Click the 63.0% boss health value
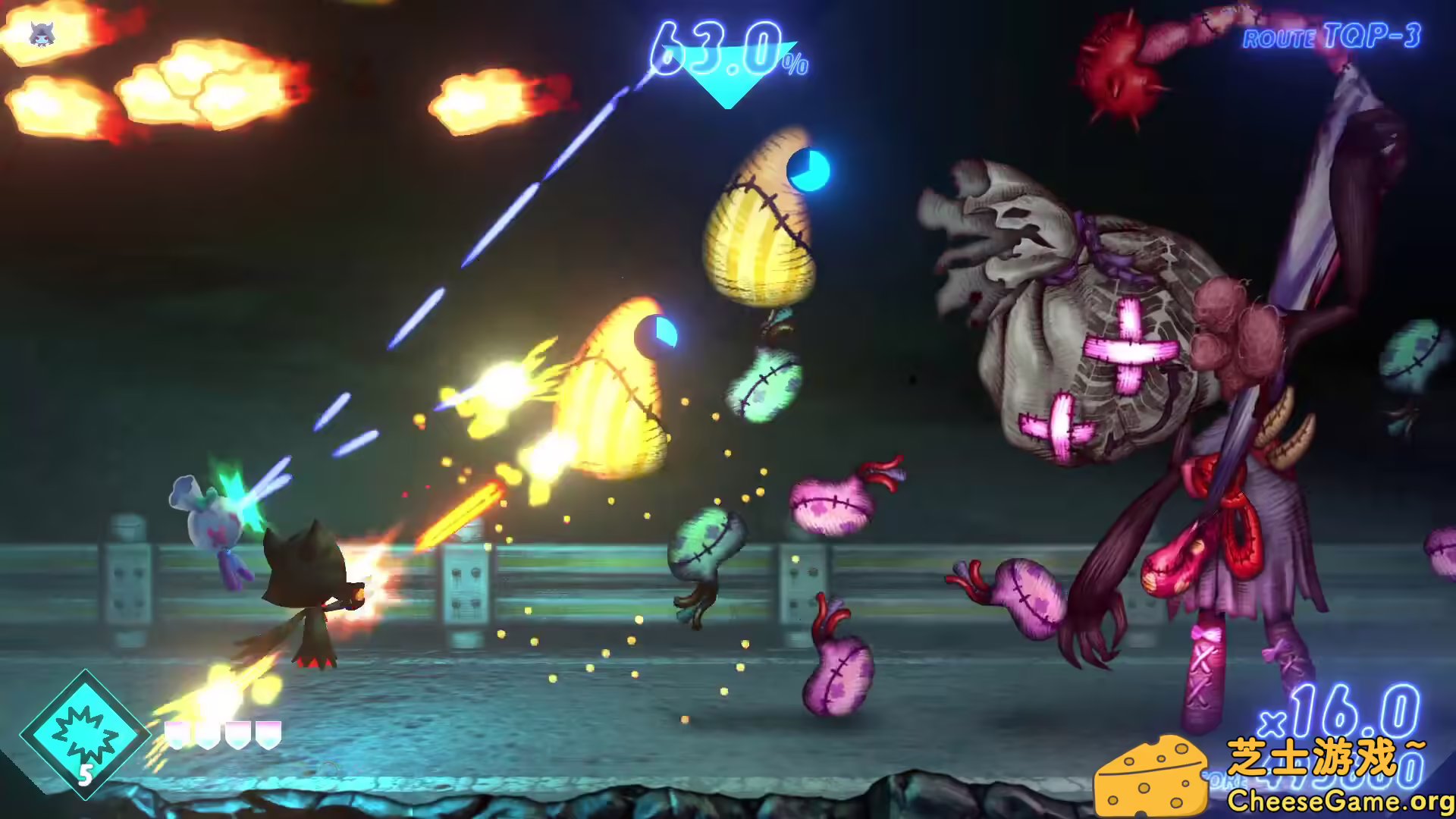 click(715, 45)
